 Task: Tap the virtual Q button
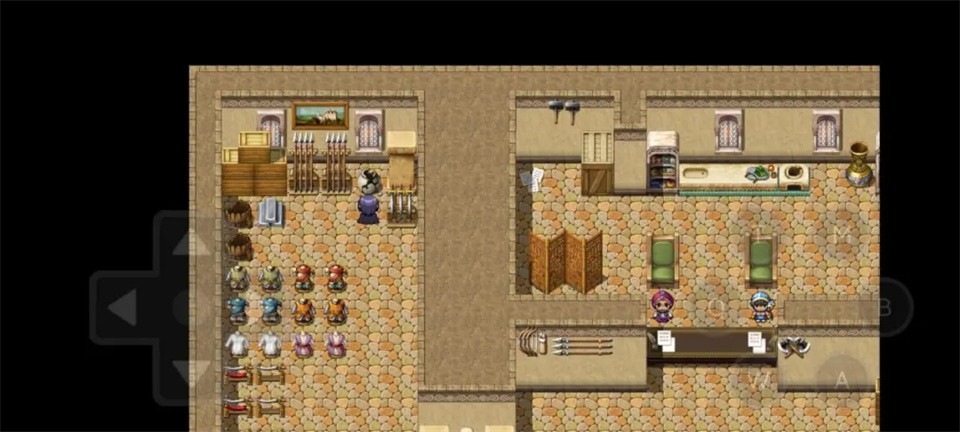[x=716, y=306]
